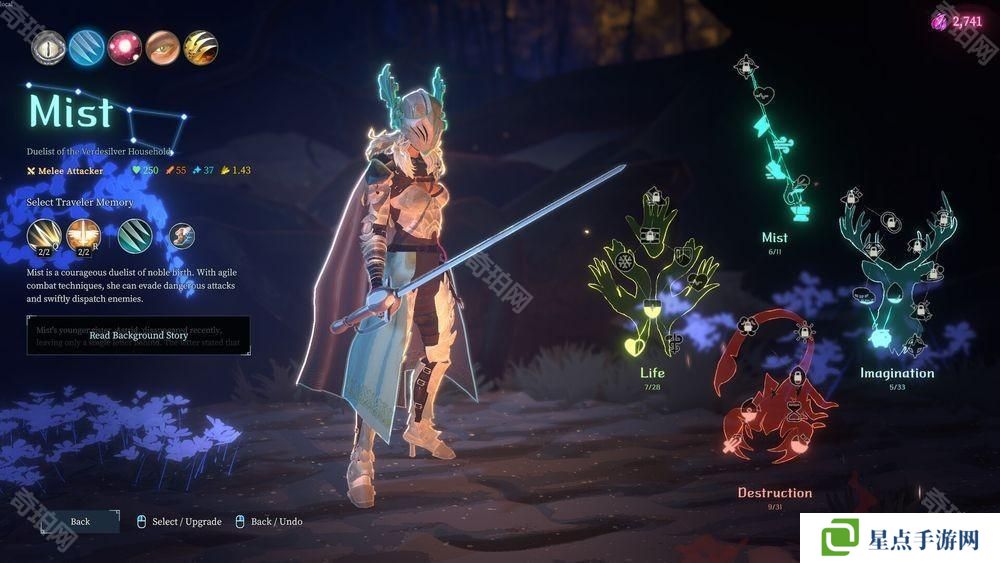
Task: Select the golden tiger claw character portrait
Action: [x=201, y=47]
